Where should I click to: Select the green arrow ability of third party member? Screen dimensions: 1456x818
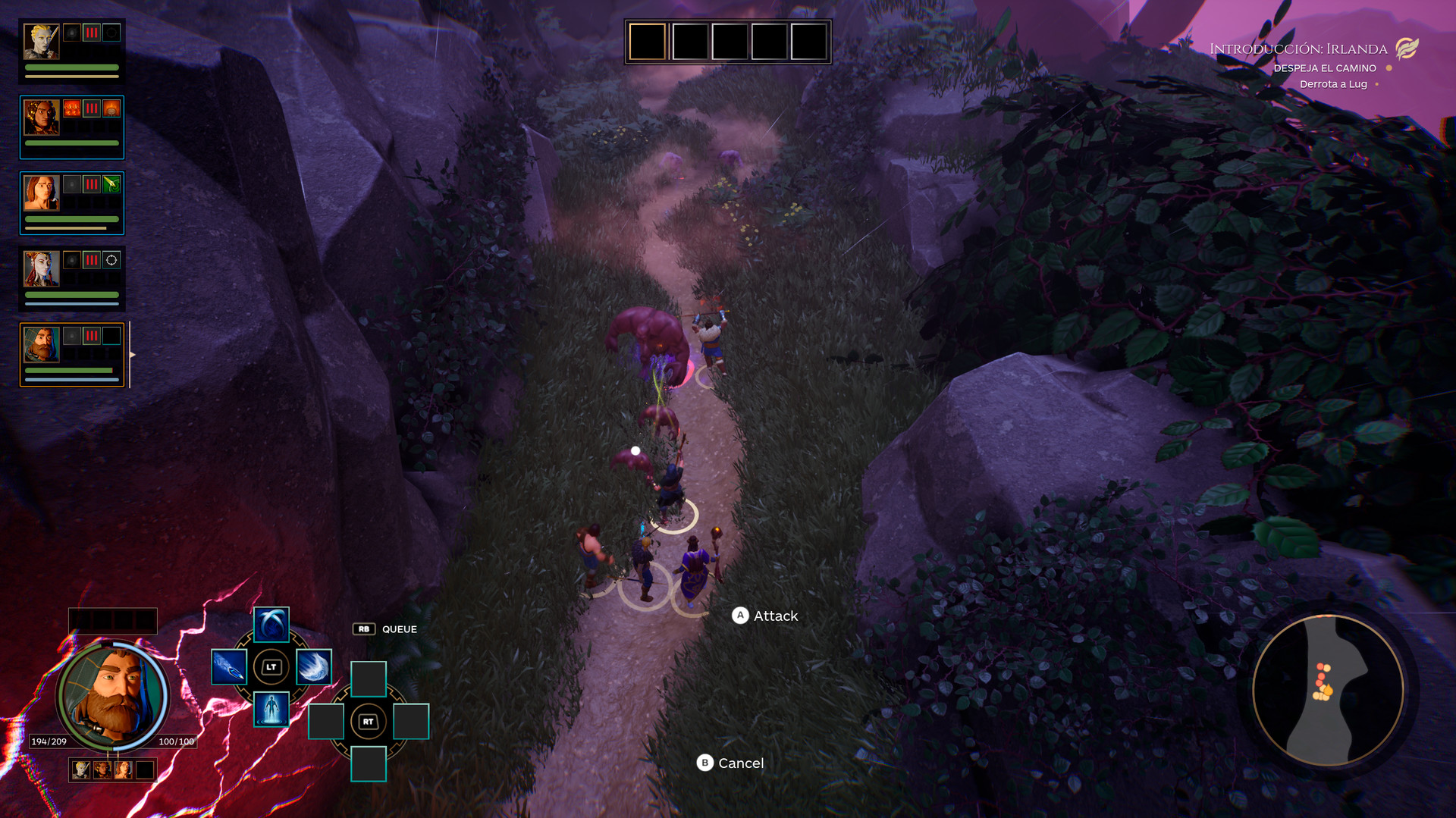(x=111, y=185)
